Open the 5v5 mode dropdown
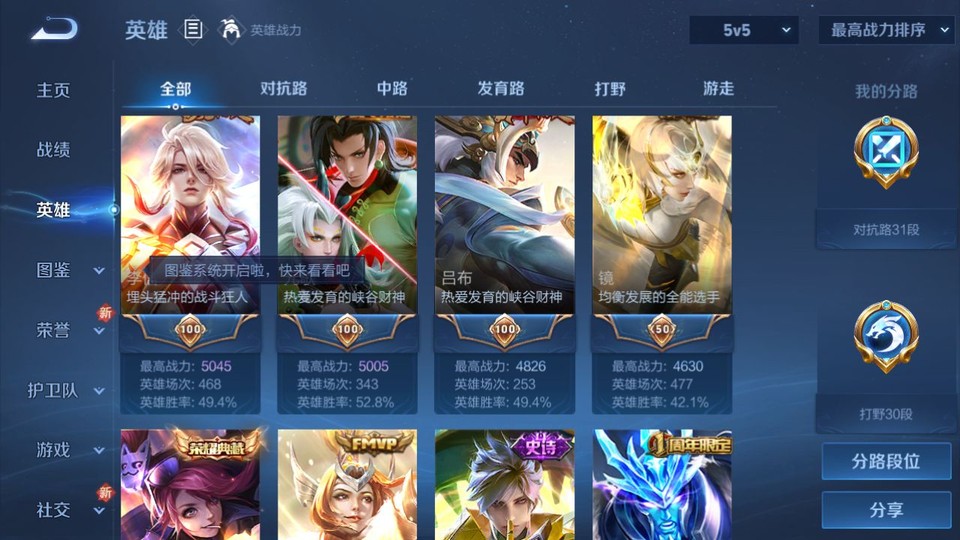 click(744, 30)
